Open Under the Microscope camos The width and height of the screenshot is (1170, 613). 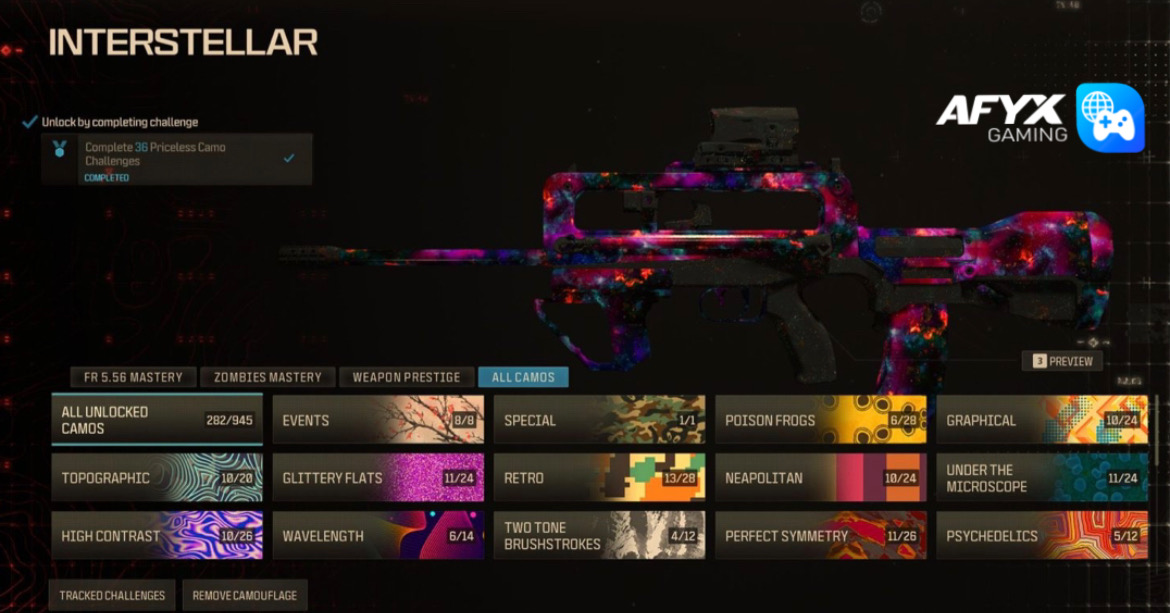1041,478
